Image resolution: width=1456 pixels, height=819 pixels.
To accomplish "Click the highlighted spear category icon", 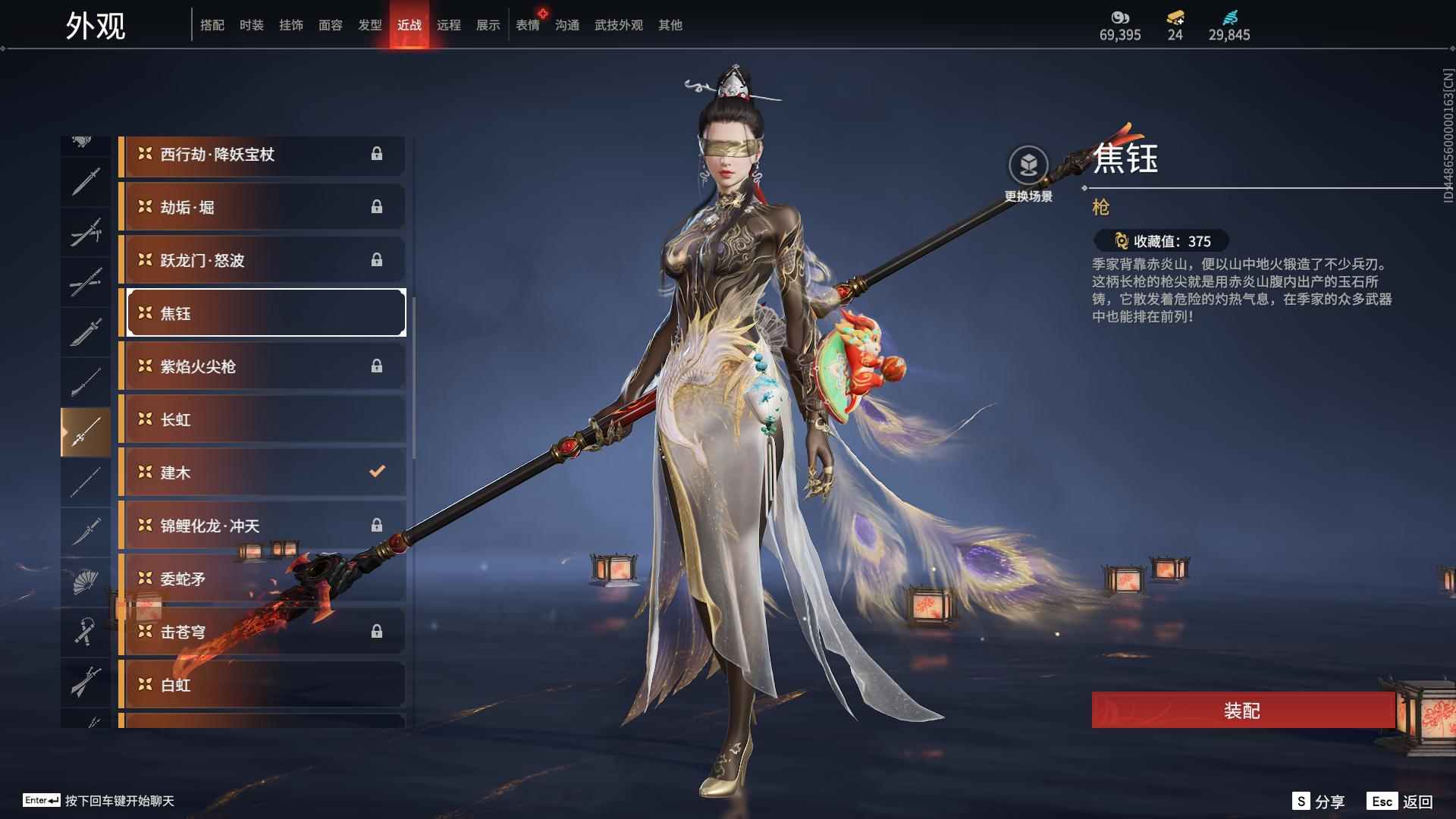I will [86, 431].
